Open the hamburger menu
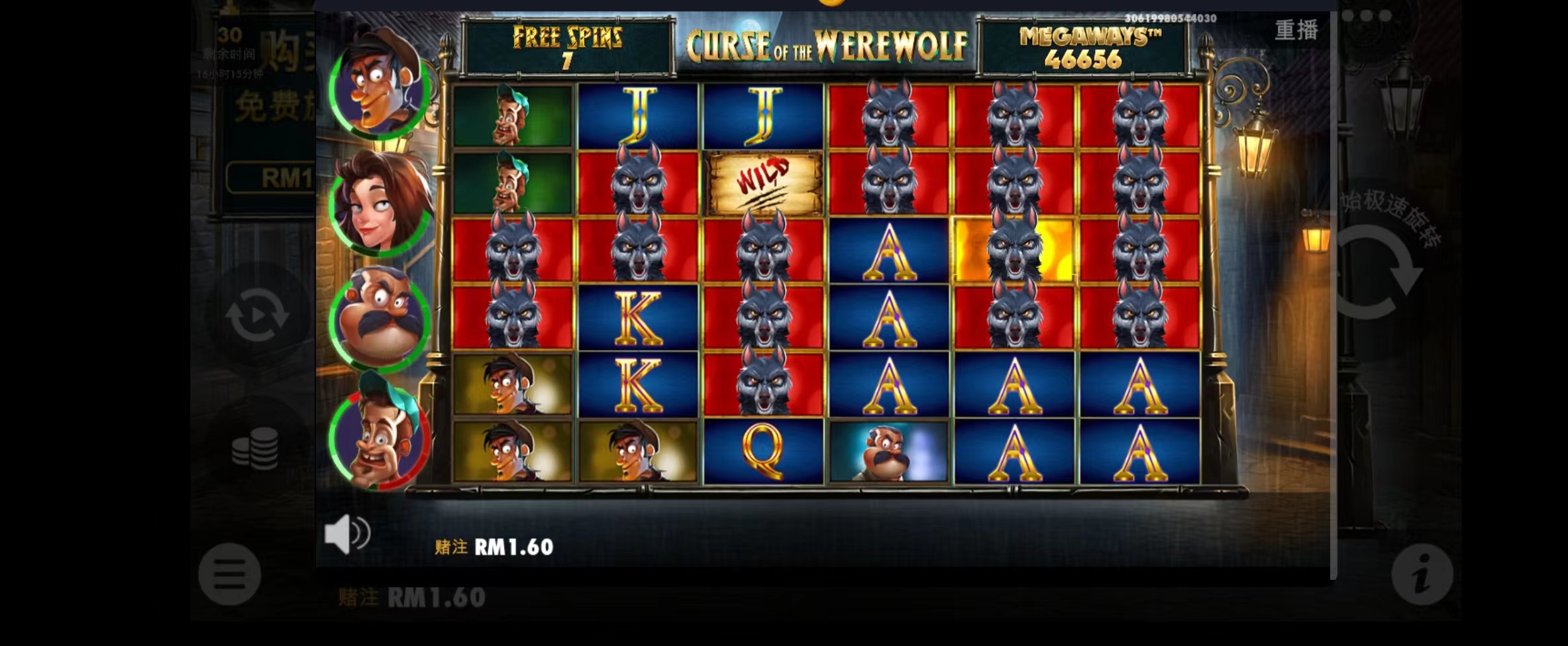 pyautogui.click(x=229, y=574)
